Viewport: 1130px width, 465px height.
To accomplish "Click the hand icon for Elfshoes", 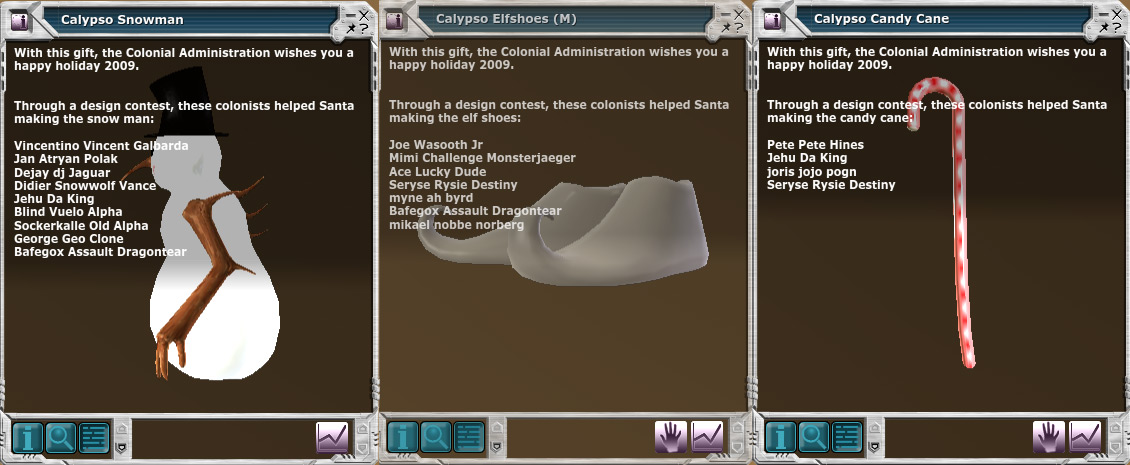I will click(x=671, y=437).
